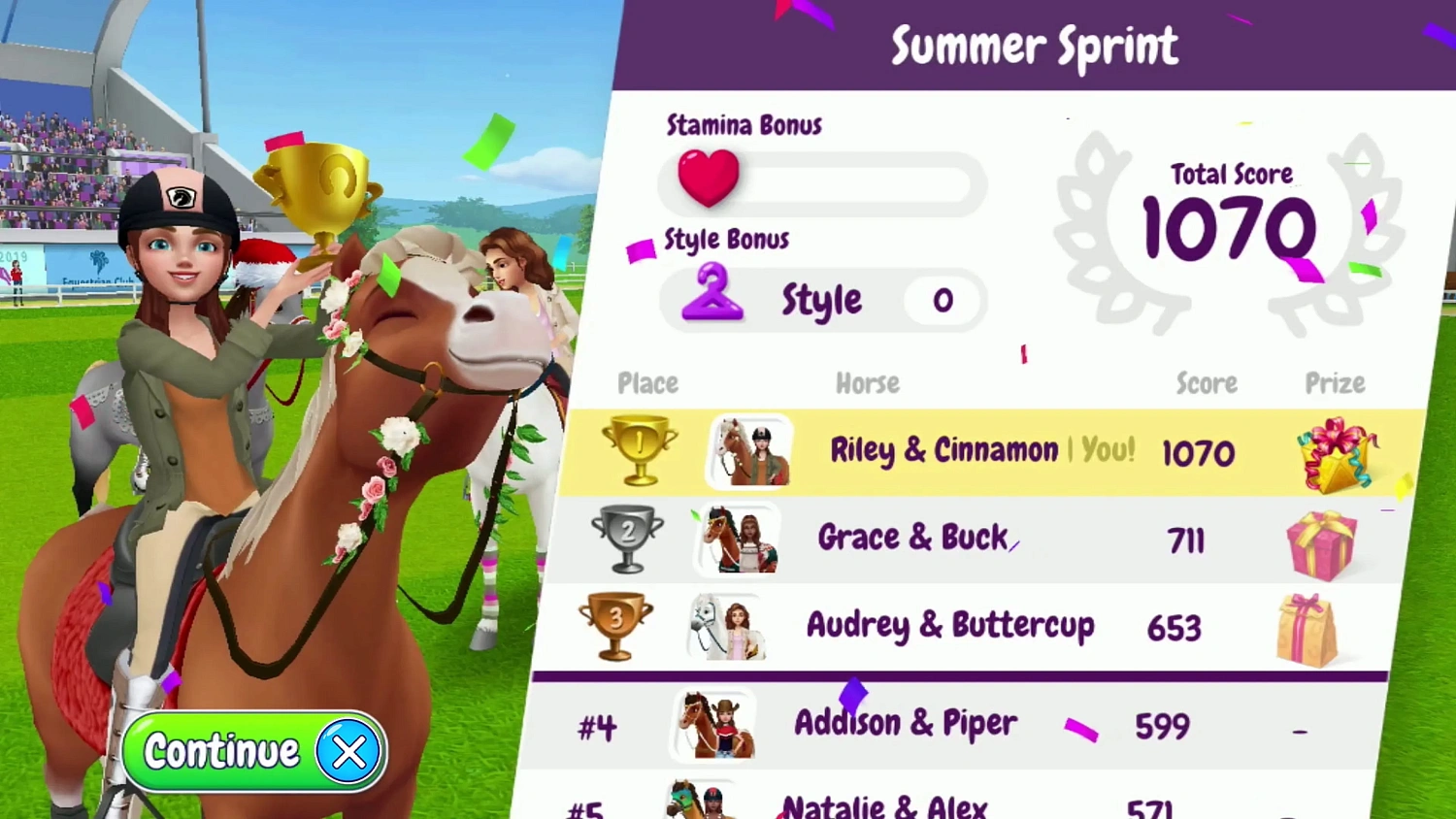Screen dimensions: 1456x819
Task: Select Natalie and Alex's portrait at bottom
Action: click(697, 802)
